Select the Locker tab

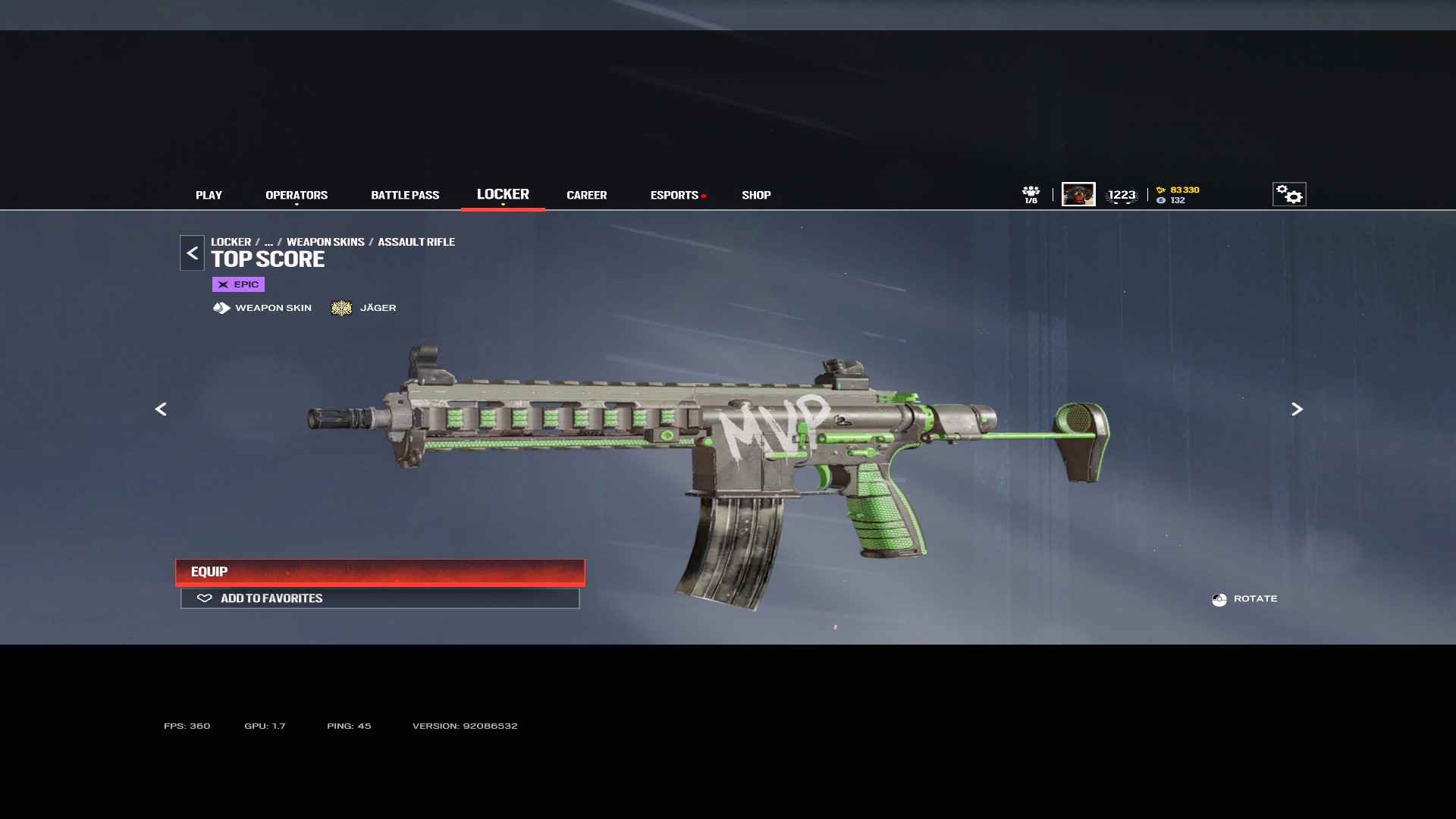click(x=503, y=194)
